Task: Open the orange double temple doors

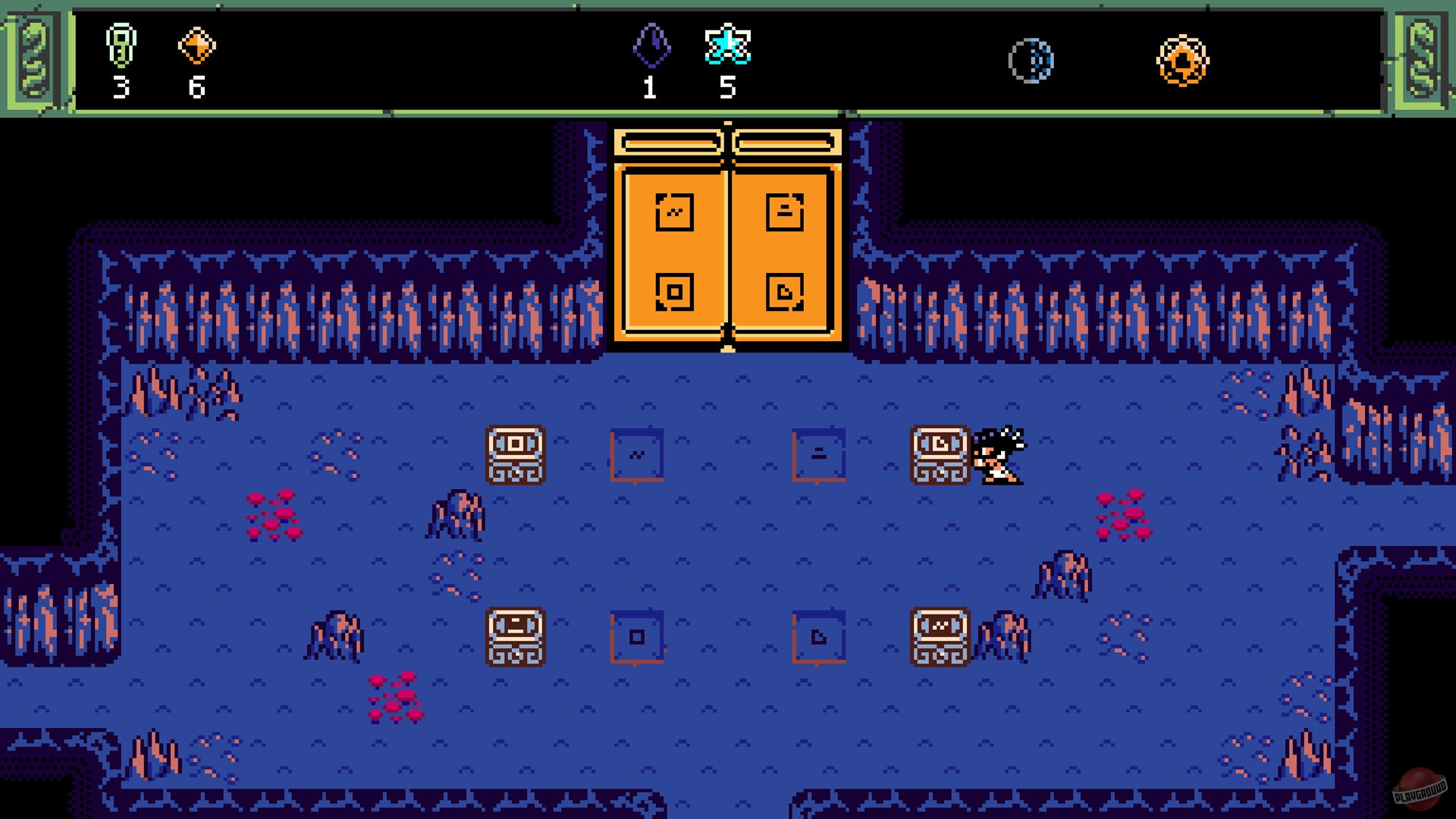Action: click(730, 243)
